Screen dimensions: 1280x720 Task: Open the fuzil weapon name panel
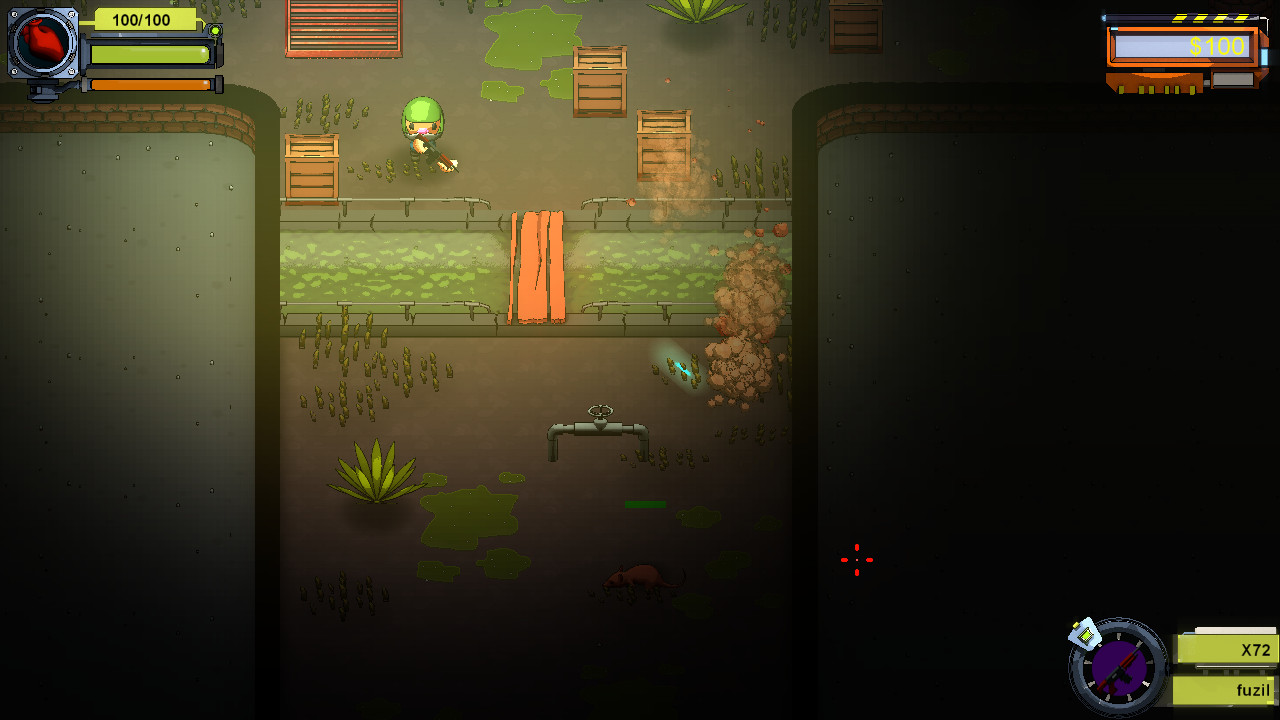[1222, 689]
